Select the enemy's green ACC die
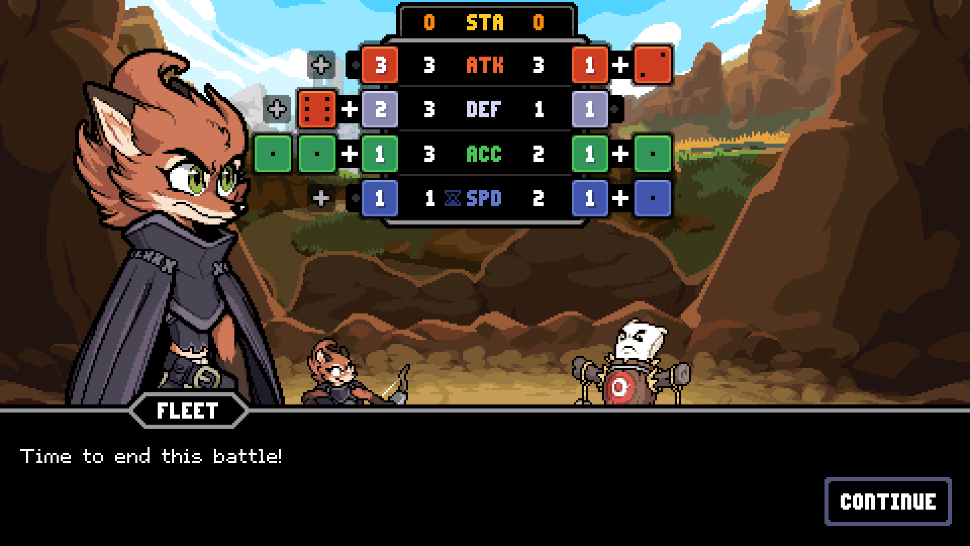 click(x=652, y=154)
